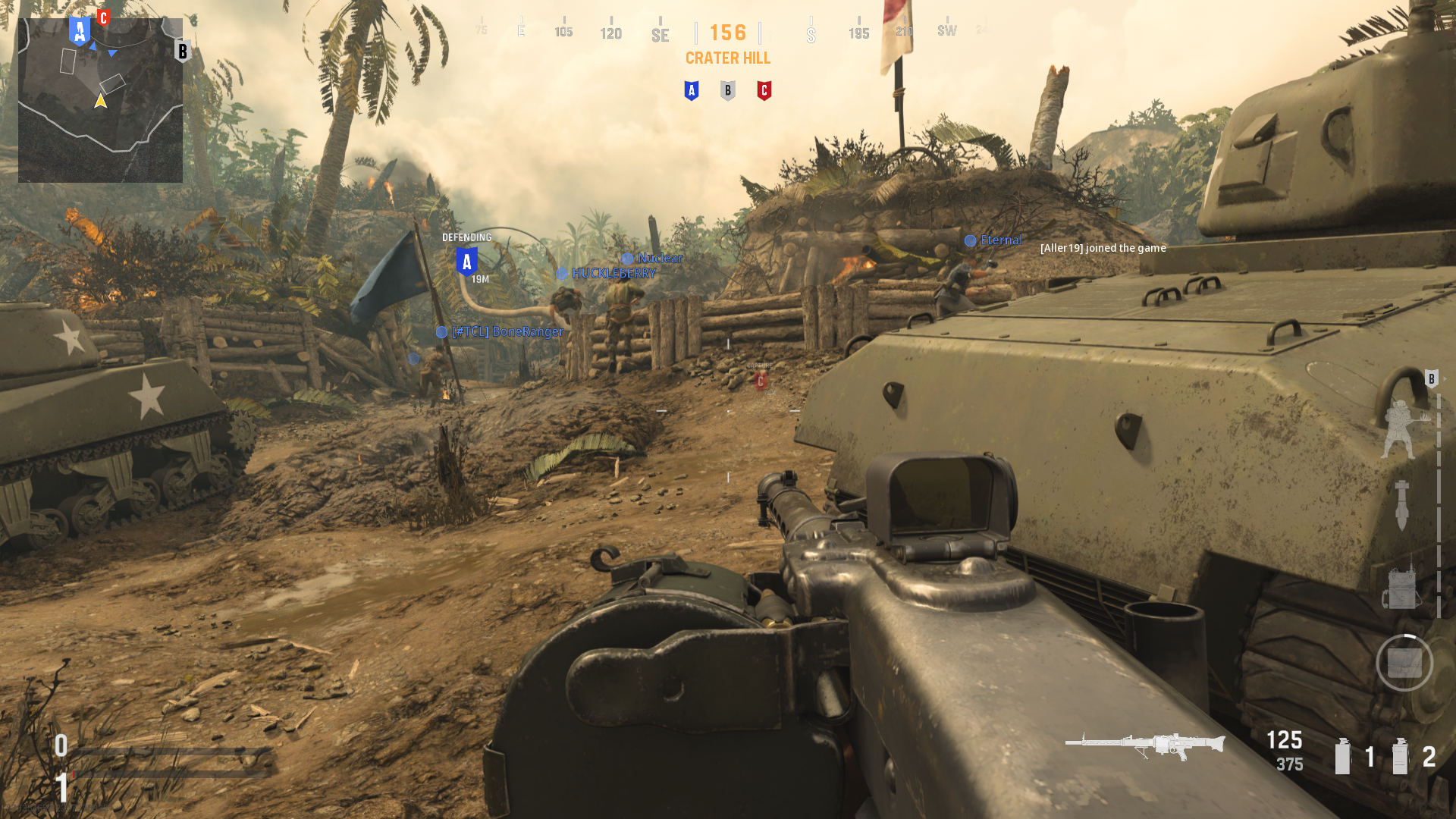Select the grenade showing 2 remaining
The height and width of the screenshot is (819, 1456).
pos(1400,756)
